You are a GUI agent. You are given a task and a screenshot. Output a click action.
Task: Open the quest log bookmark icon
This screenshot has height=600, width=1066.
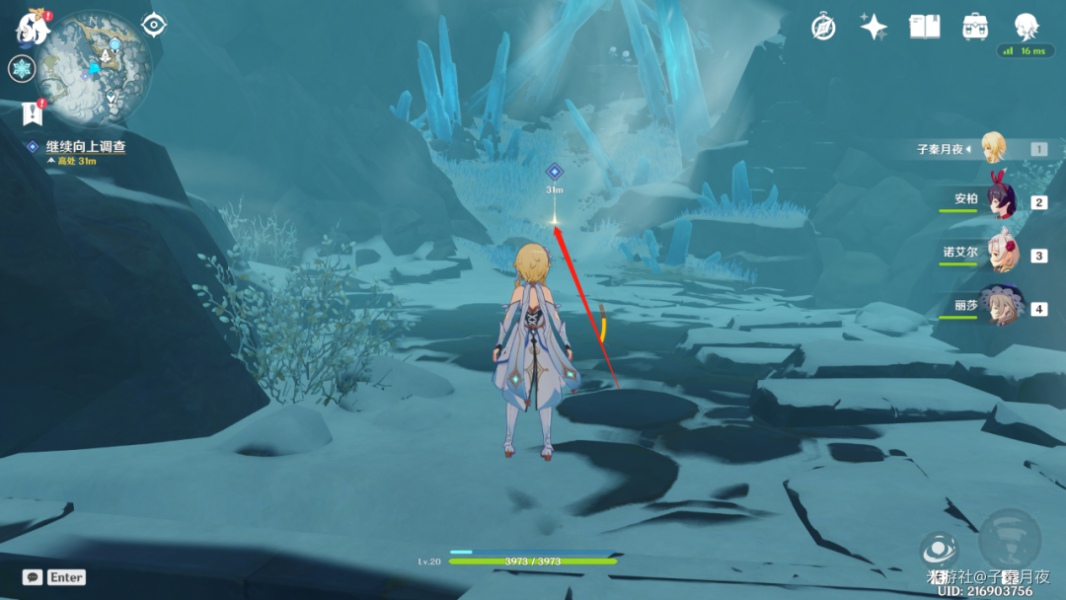pyautogui.click(x=31, y=113)
